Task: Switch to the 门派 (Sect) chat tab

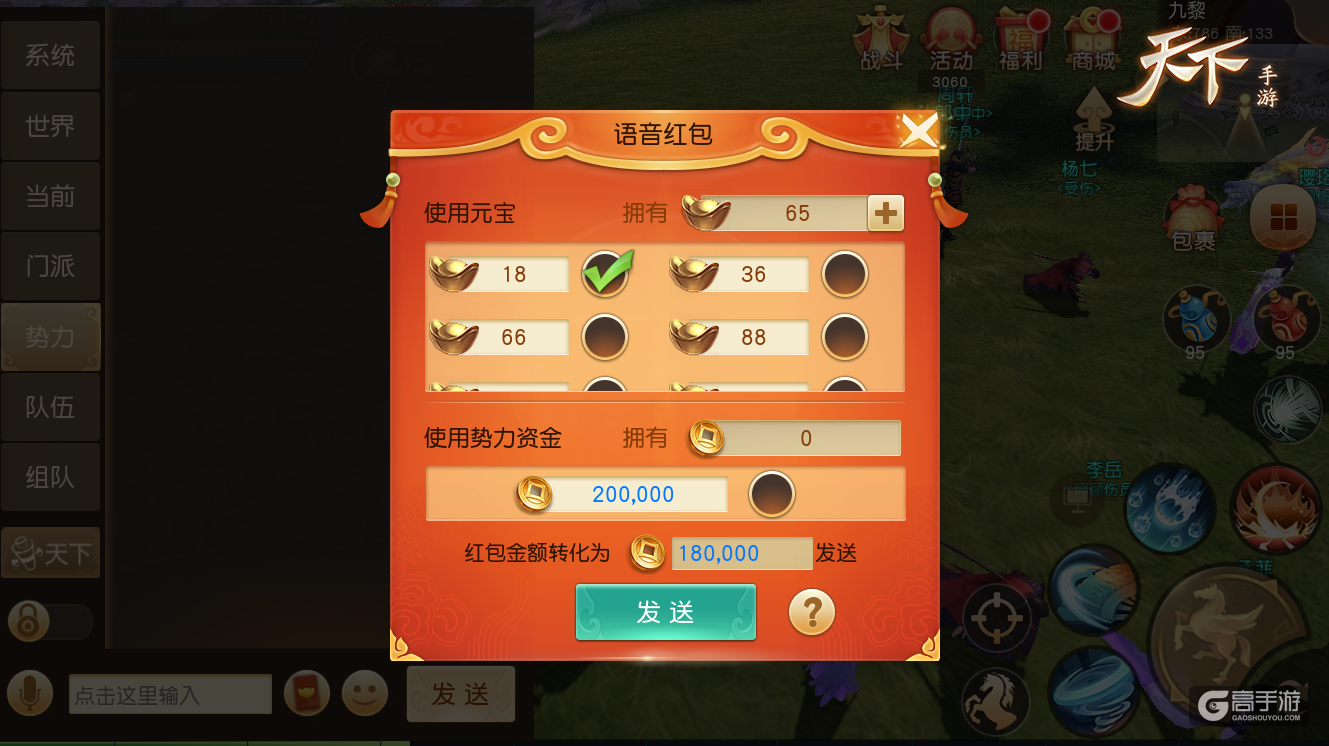Action: [50, 265]
